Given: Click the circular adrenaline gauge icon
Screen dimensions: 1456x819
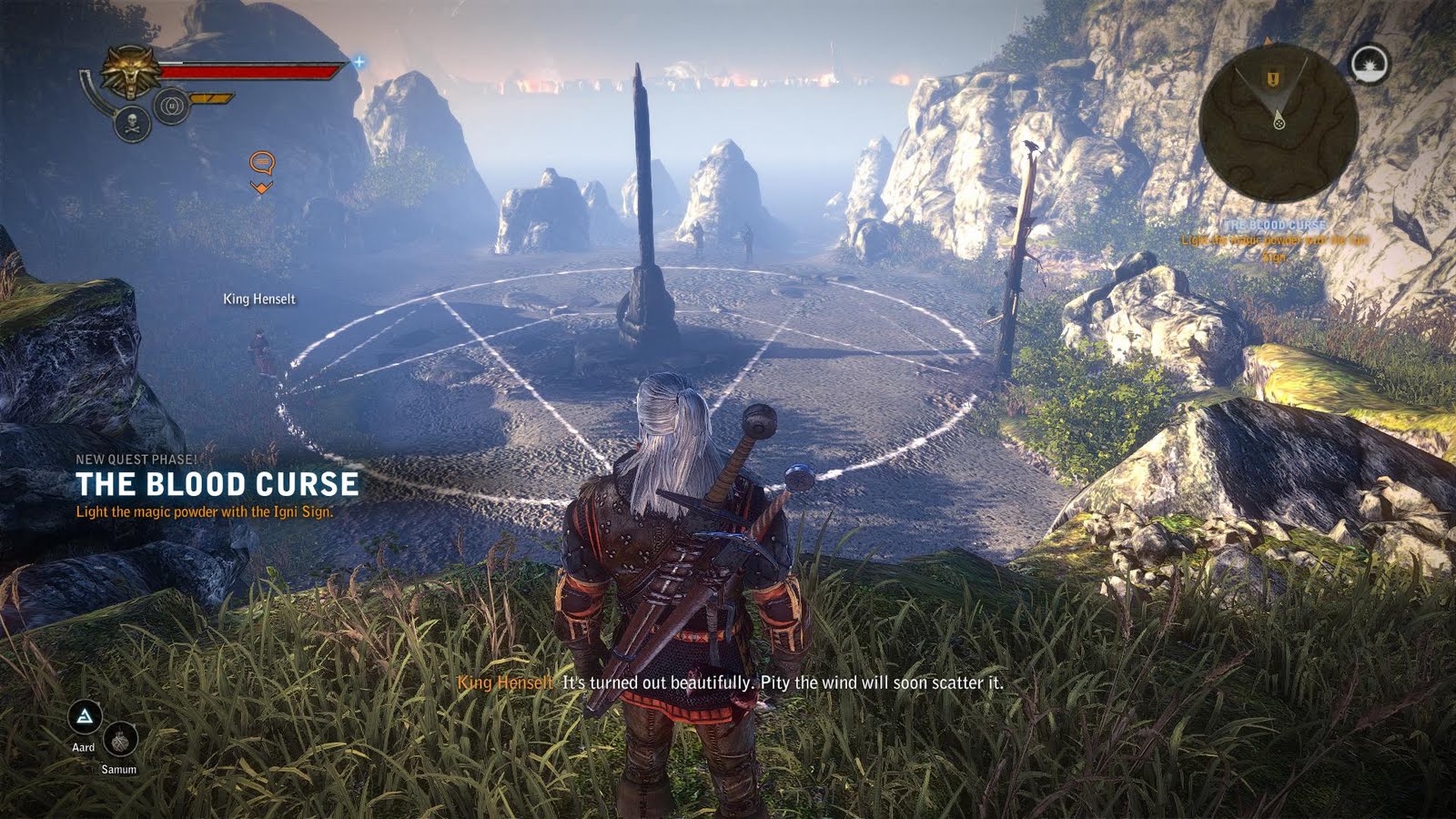Looking at the screenshot, I should [170, 103].
